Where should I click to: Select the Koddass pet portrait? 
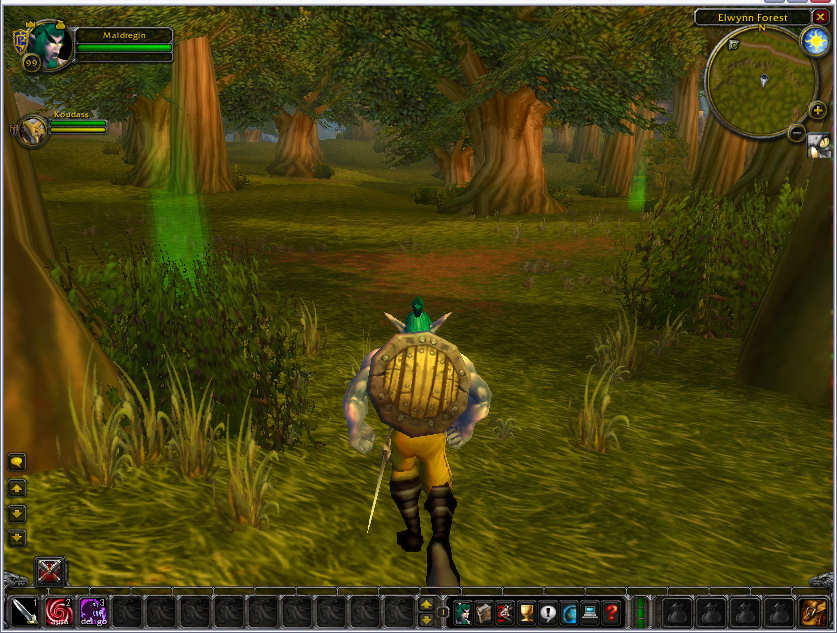[32, 129]
